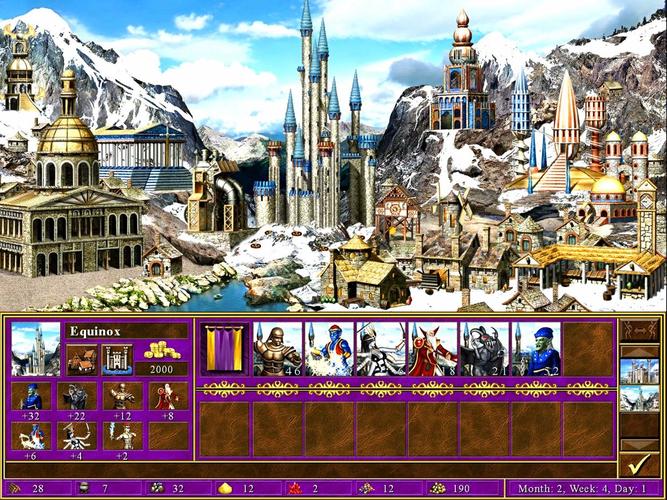Viewport: 667px width, 500px height.
Task: Select the golem stack of 46
Action: tap(277, 348)
